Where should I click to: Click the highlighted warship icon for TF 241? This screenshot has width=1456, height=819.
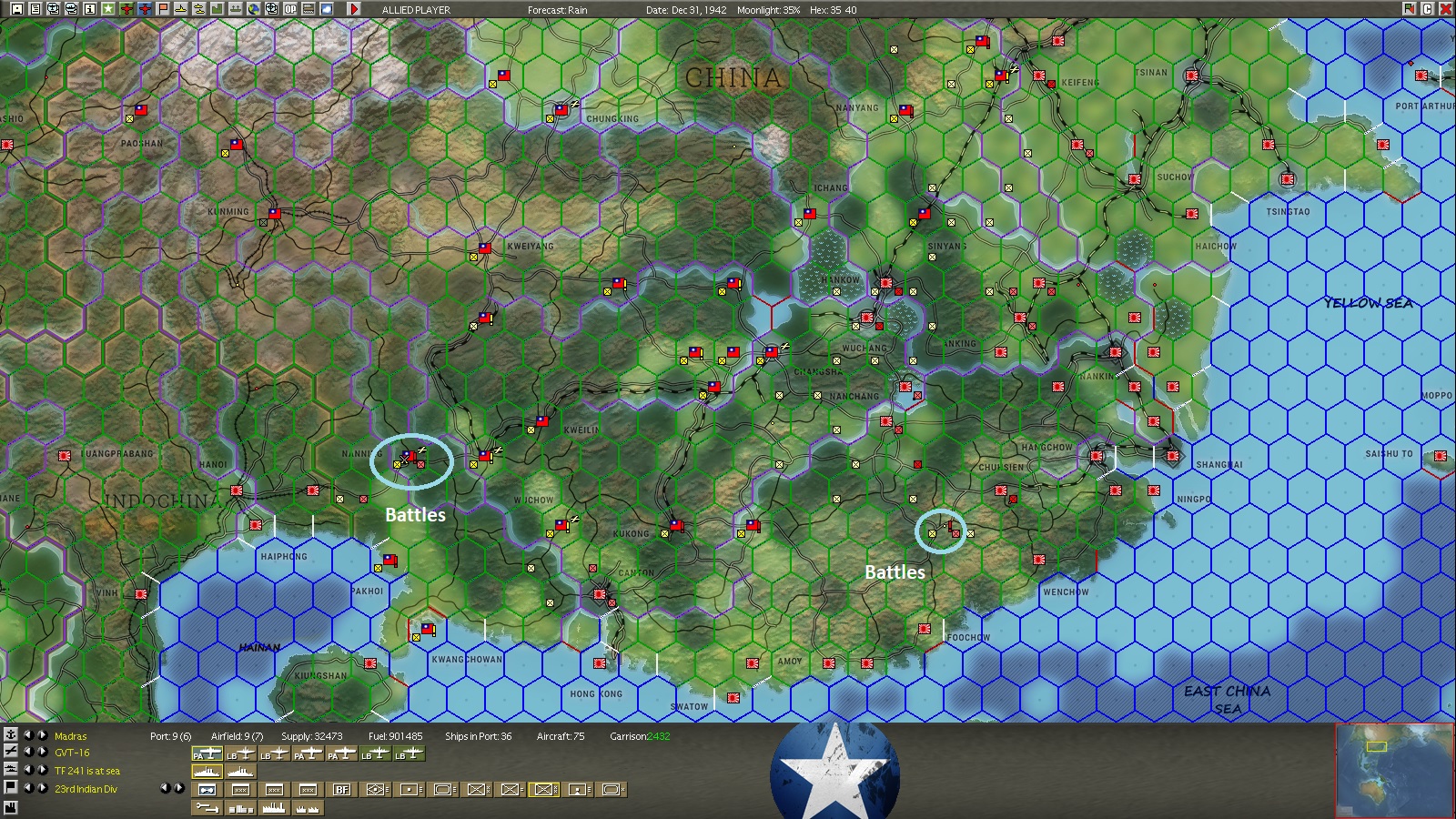207,771
